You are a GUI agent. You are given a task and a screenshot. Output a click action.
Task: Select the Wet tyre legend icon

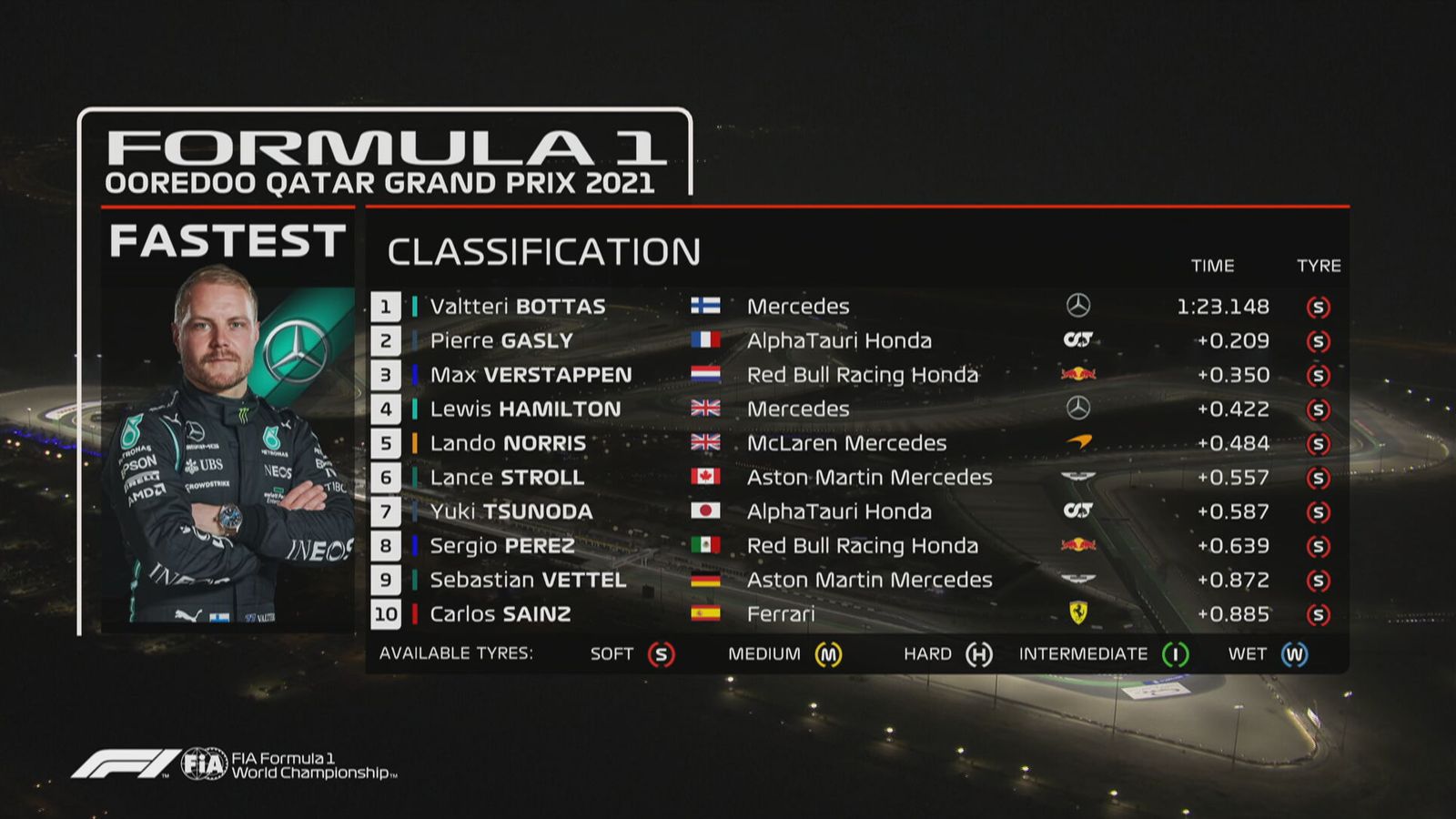1295,654
